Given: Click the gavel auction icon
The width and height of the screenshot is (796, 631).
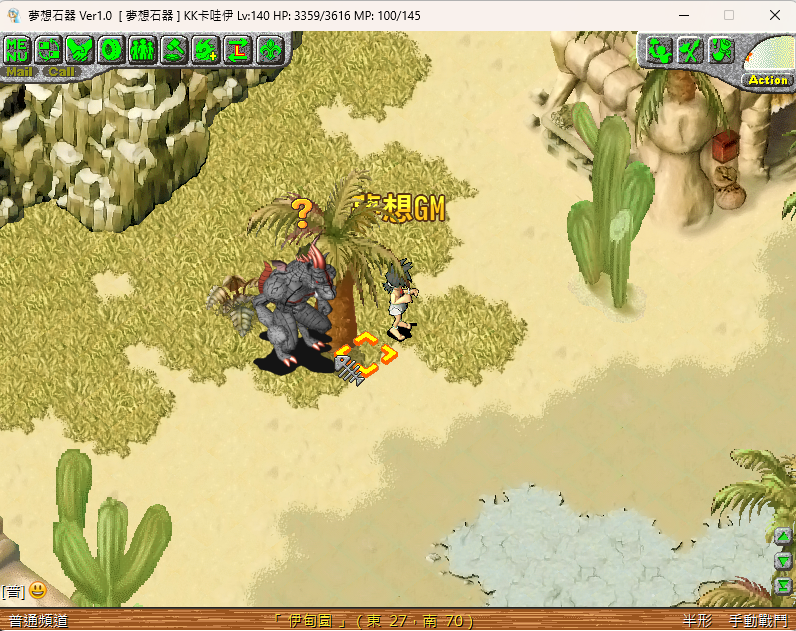Looking at the screenshot, I should coord(175,48).
